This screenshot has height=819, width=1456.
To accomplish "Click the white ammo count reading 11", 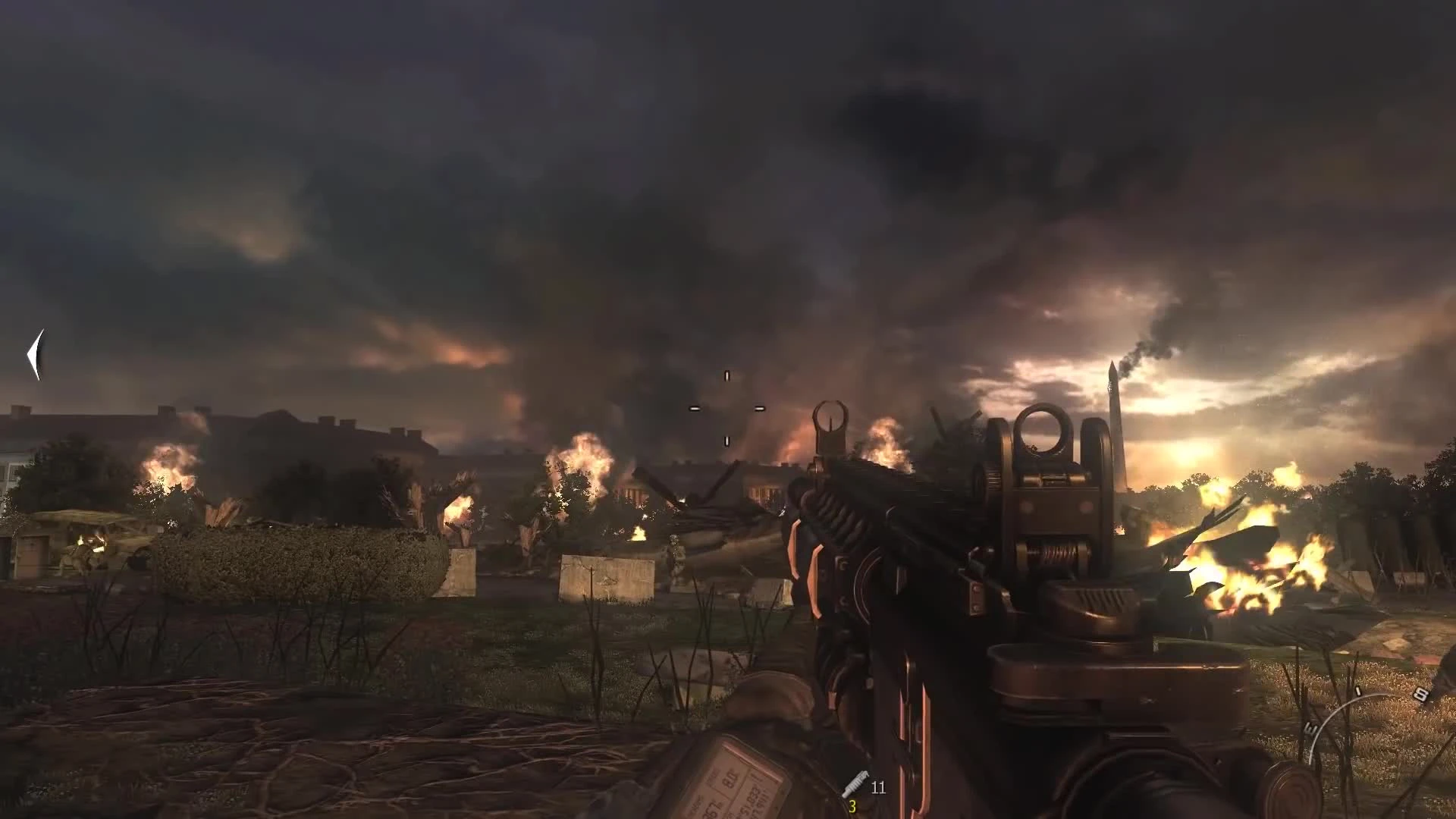I will [x=878, y=787].
